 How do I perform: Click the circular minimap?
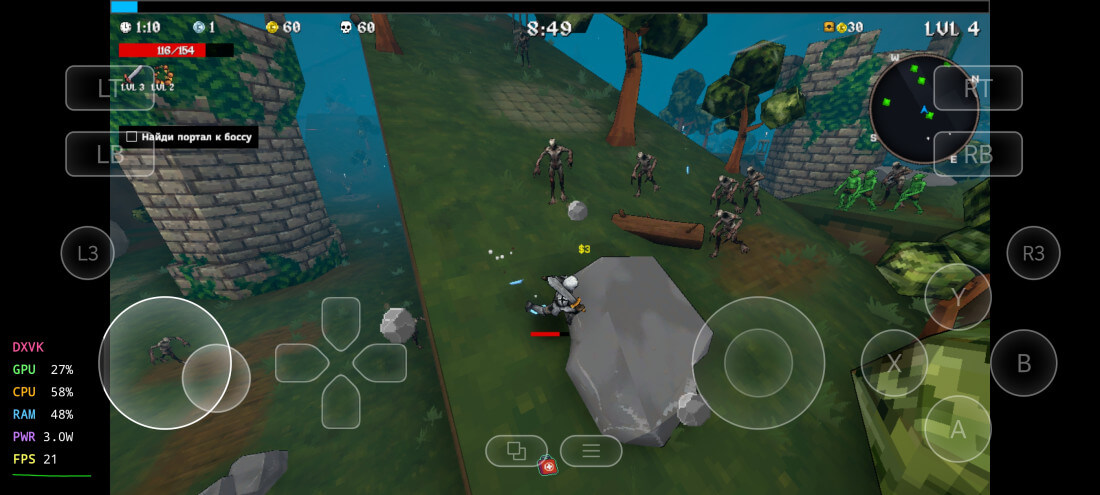pyautogui.click(x=923, y=108)
